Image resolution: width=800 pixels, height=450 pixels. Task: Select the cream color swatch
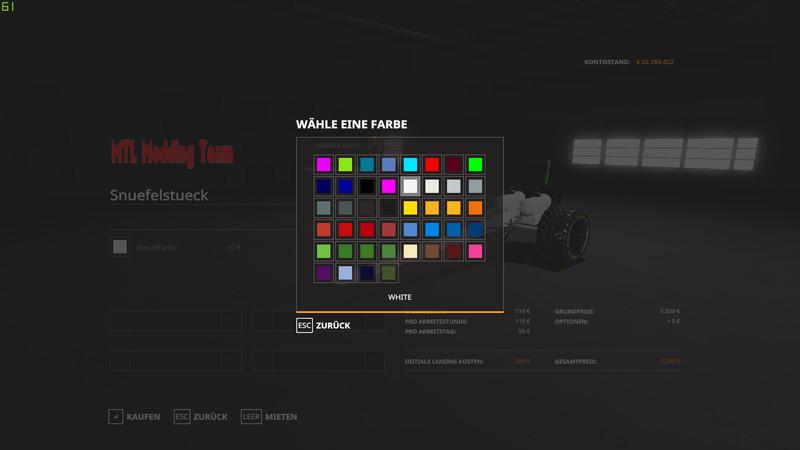[410, 251]
